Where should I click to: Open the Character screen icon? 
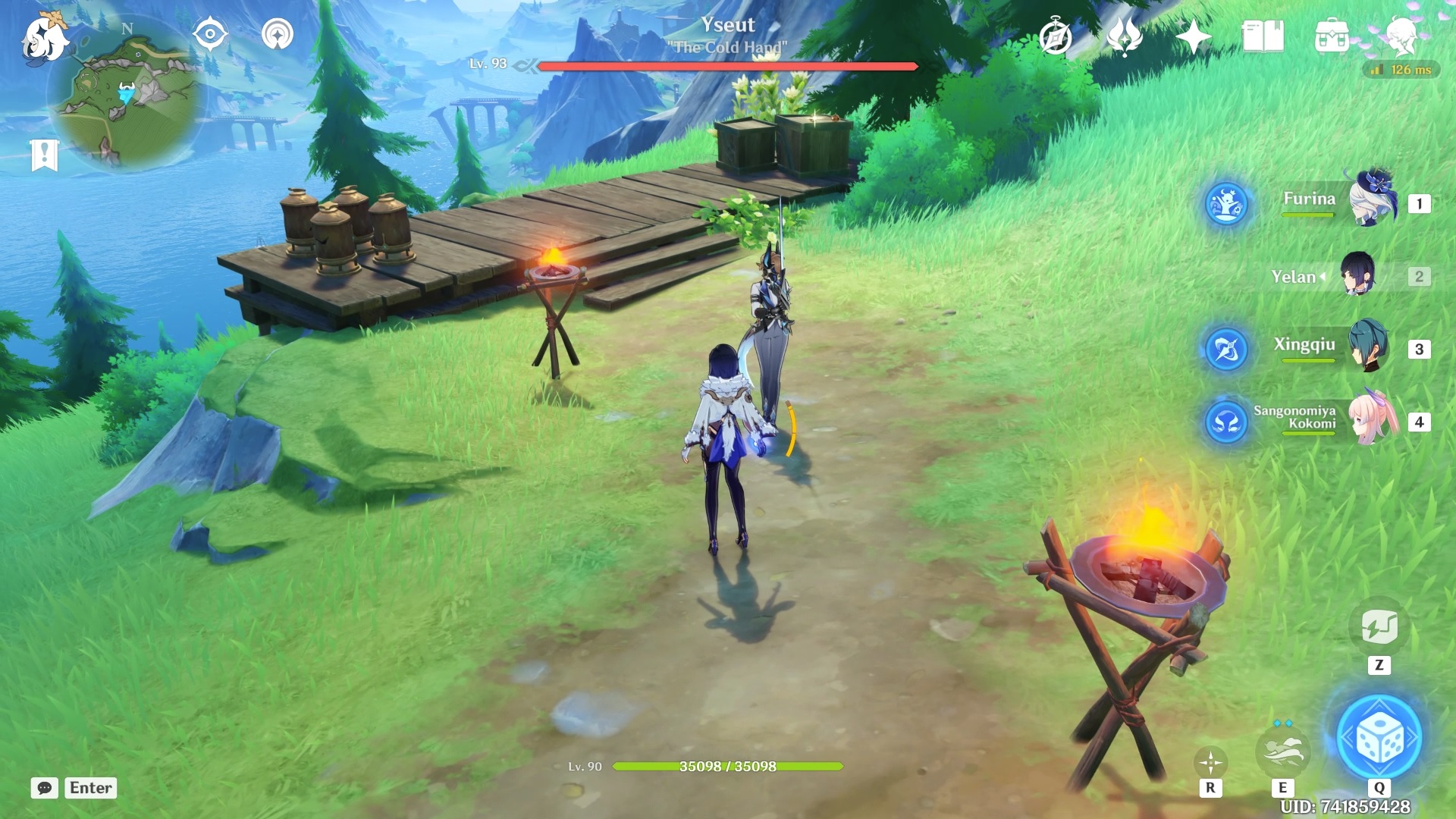(1400, 36)
